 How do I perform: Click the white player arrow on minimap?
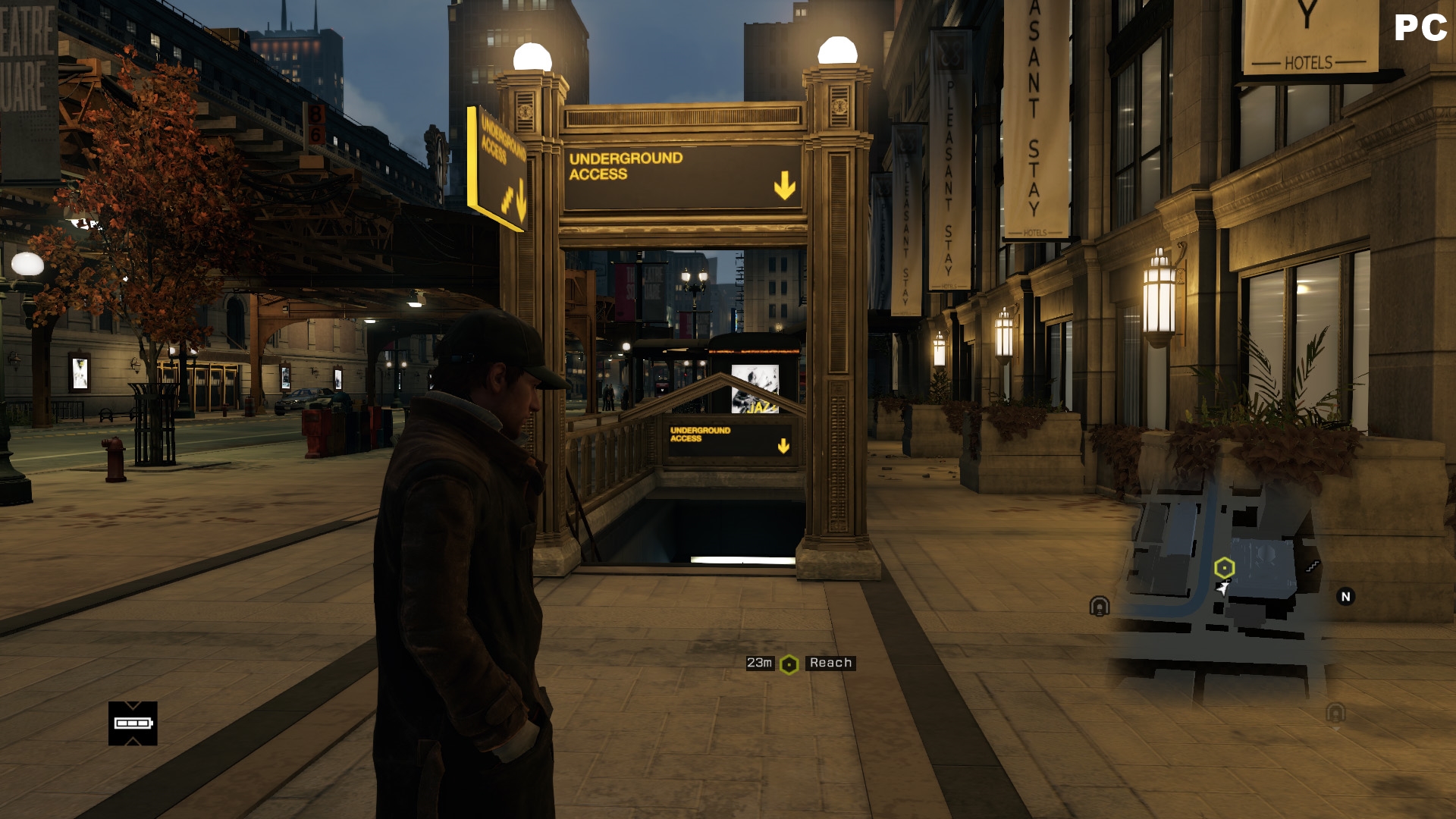(1222, 588)
